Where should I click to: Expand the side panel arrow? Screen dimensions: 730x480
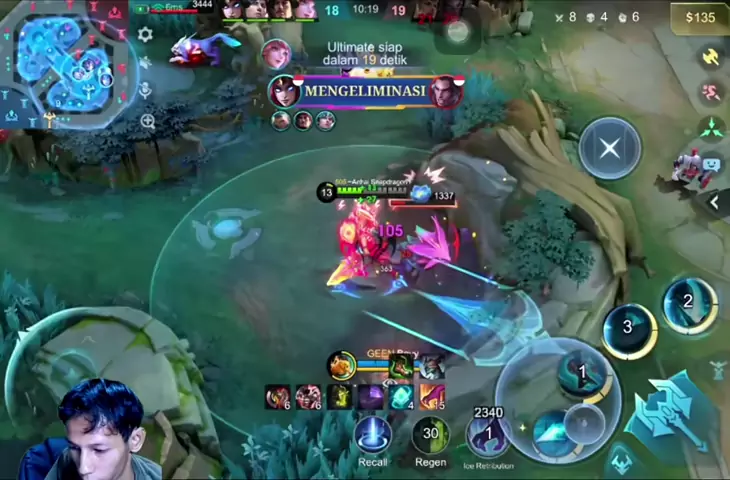tap(715, 202)
